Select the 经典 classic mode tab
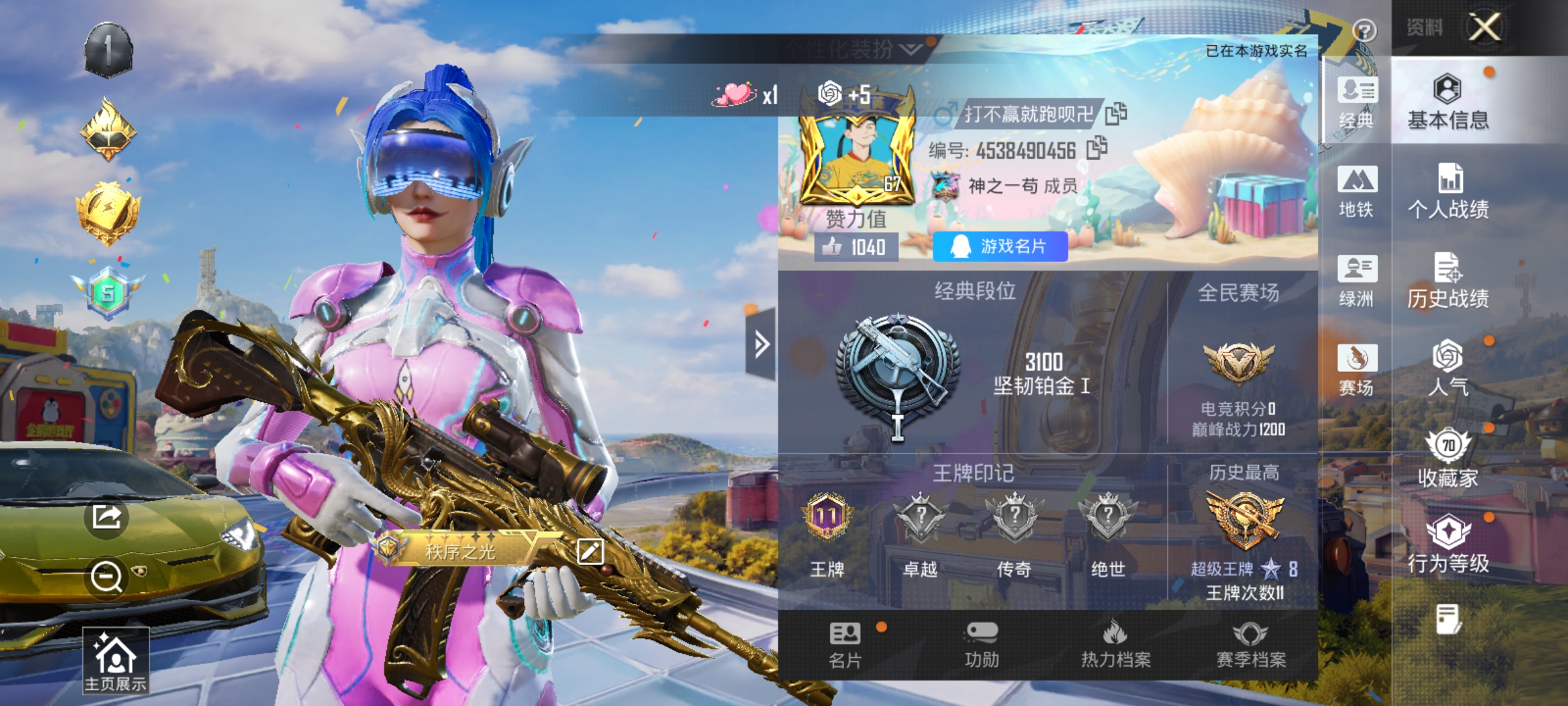1568x706 pixels. [x=1357, y=103]
